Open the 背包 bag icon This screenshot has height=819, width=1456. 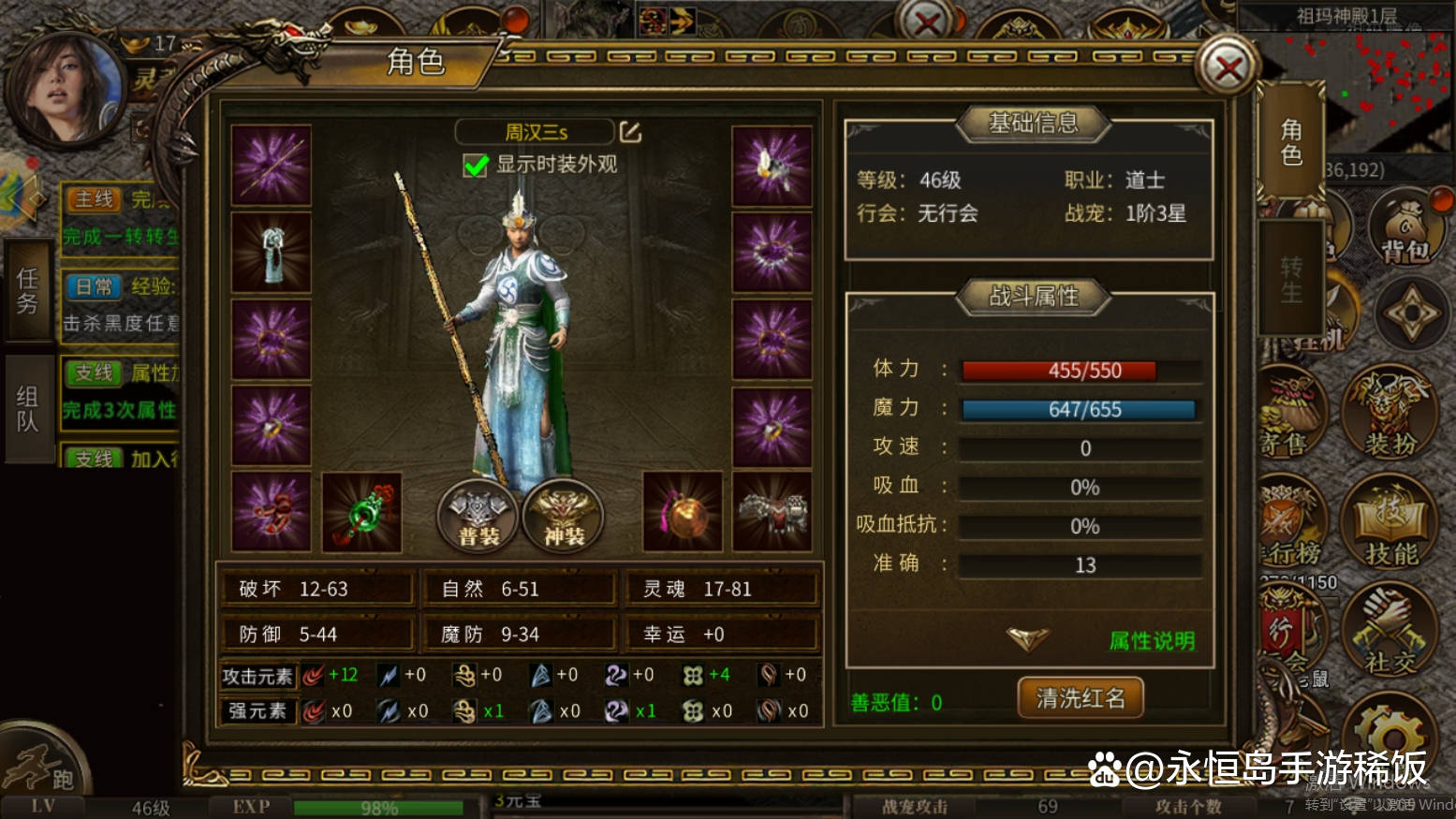[x=1405, y=228]
